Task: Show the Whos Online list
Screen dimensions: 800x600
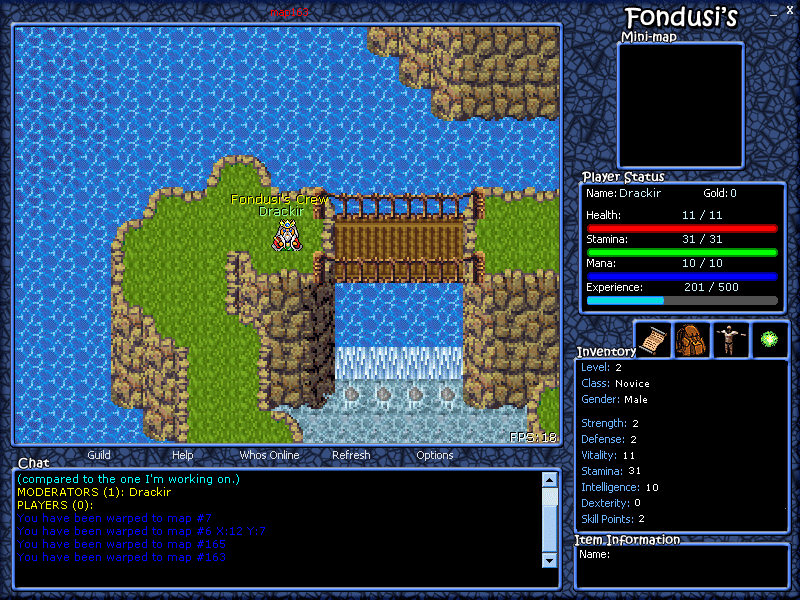Action: (x=269, y=455)
